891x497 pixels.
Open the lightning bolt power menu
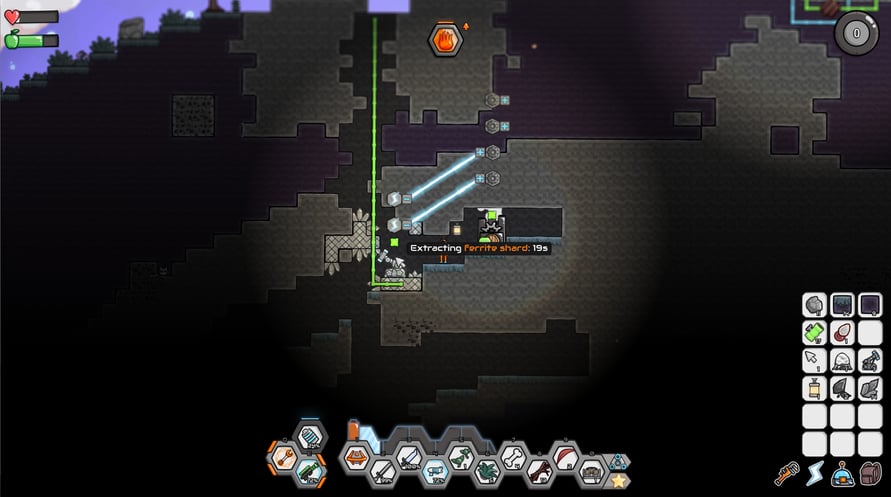pyautogui.click(x=814, y=474)
